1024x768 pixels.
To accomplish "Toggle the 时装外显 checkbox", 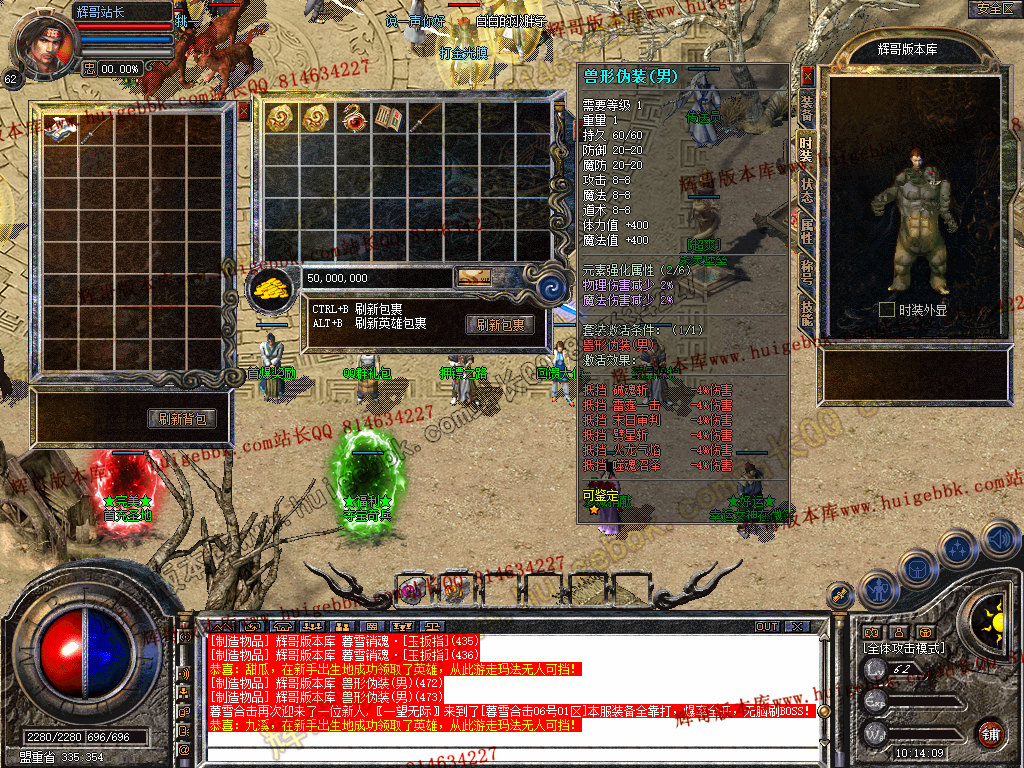I will click(x=886, y=310).
